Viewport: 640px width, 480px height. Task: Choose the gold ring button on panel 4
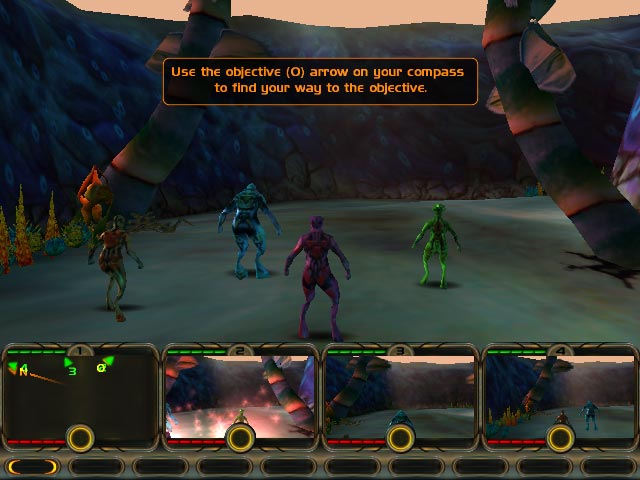pyautogui.click(x=559, y=437)
